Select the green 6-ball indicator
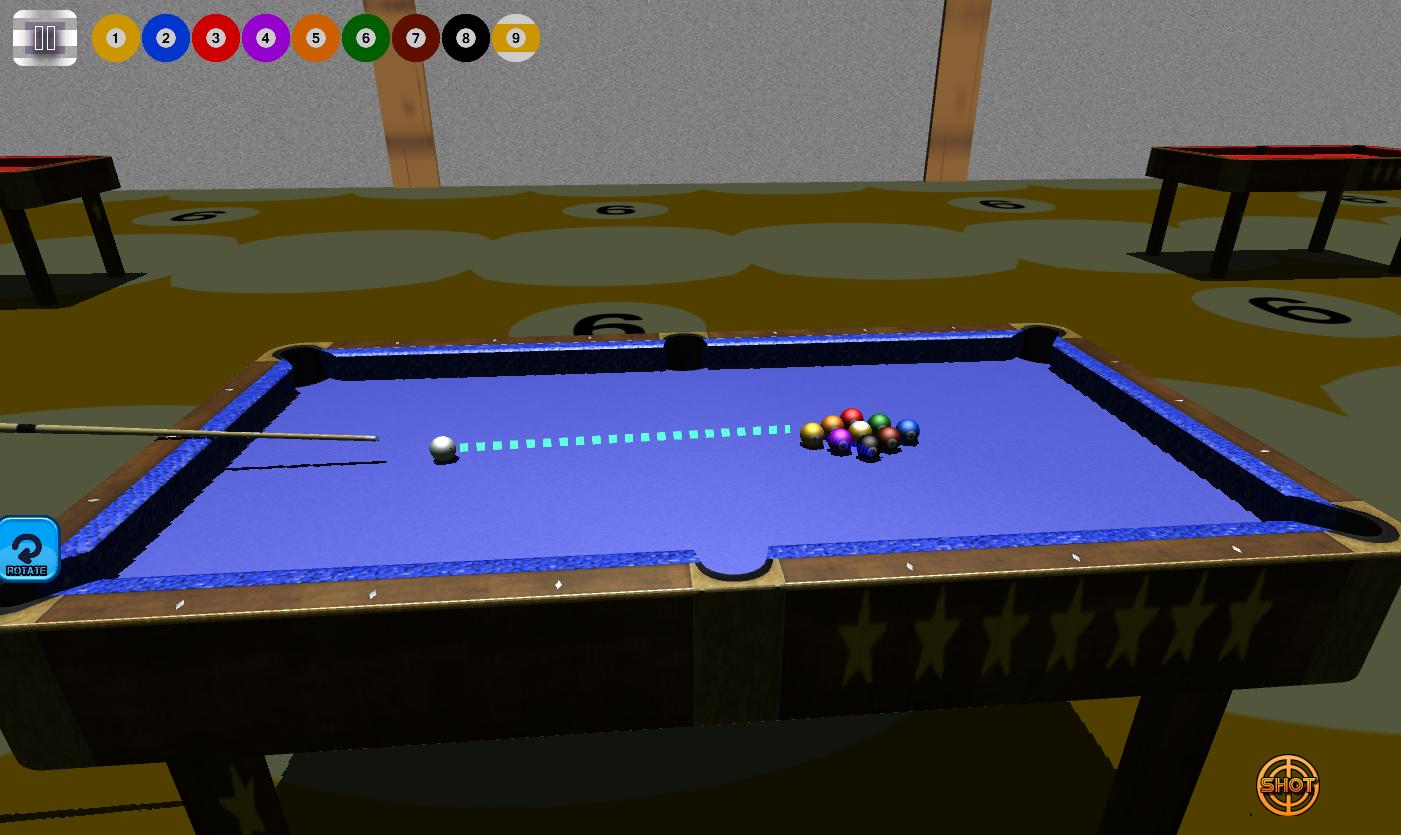Screen dimensions: 1401x835 click(x=365, y=38)
